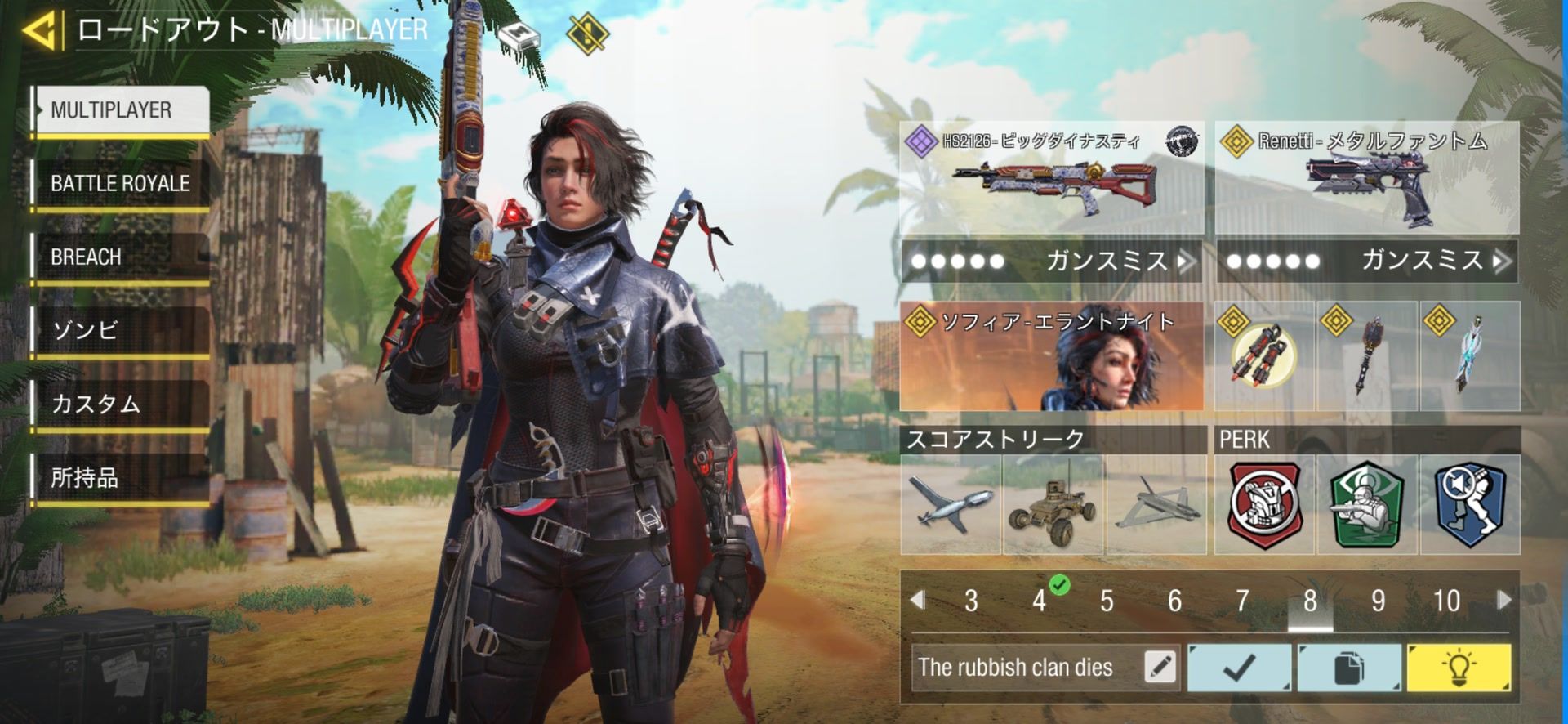Switch to the BATTLE ROYALE tab
Viewport: 1568px width, 724px height.
pos(120,184)
